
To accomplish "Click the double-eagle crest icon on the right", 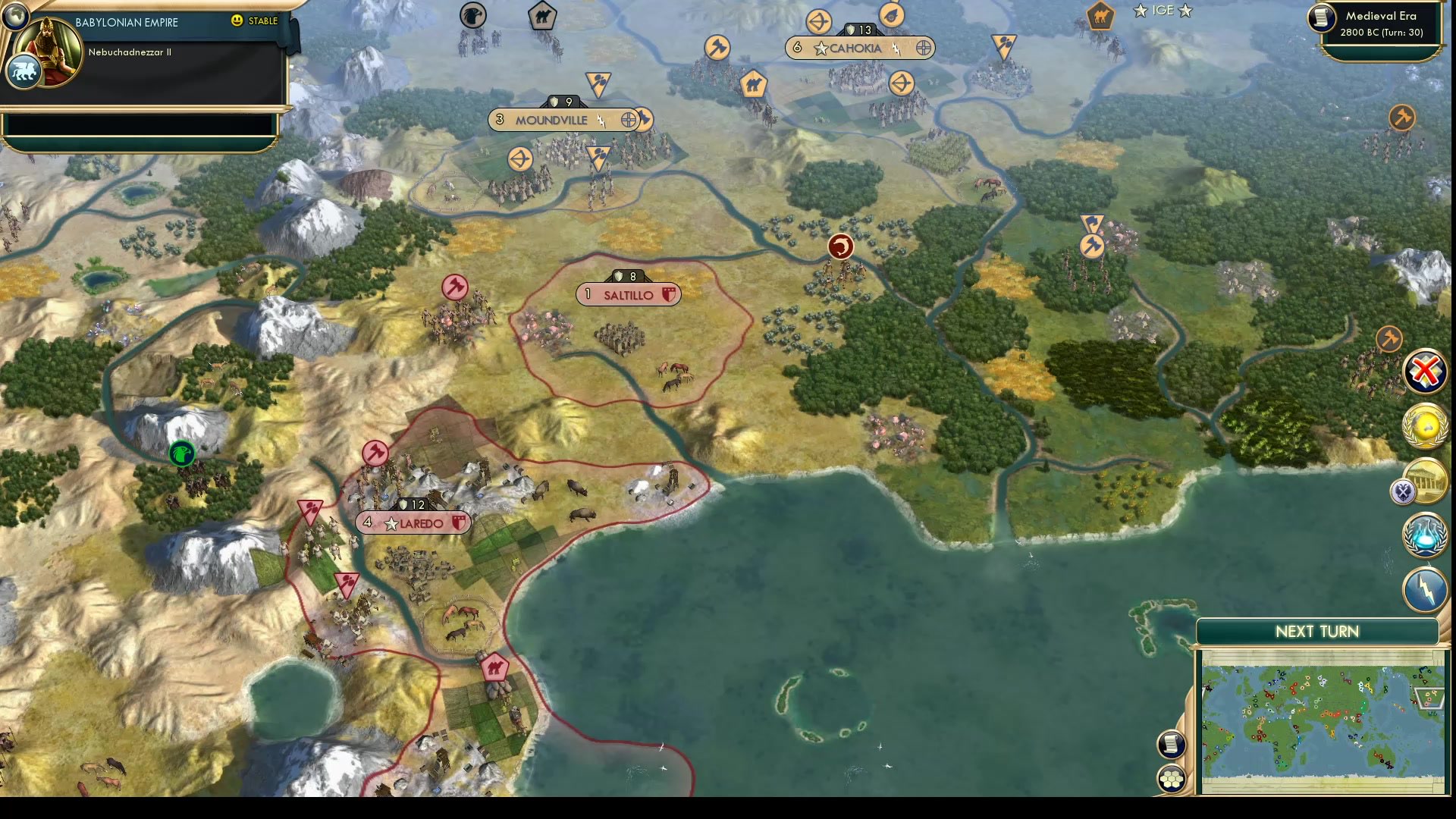I will [x=1405, y=491].
